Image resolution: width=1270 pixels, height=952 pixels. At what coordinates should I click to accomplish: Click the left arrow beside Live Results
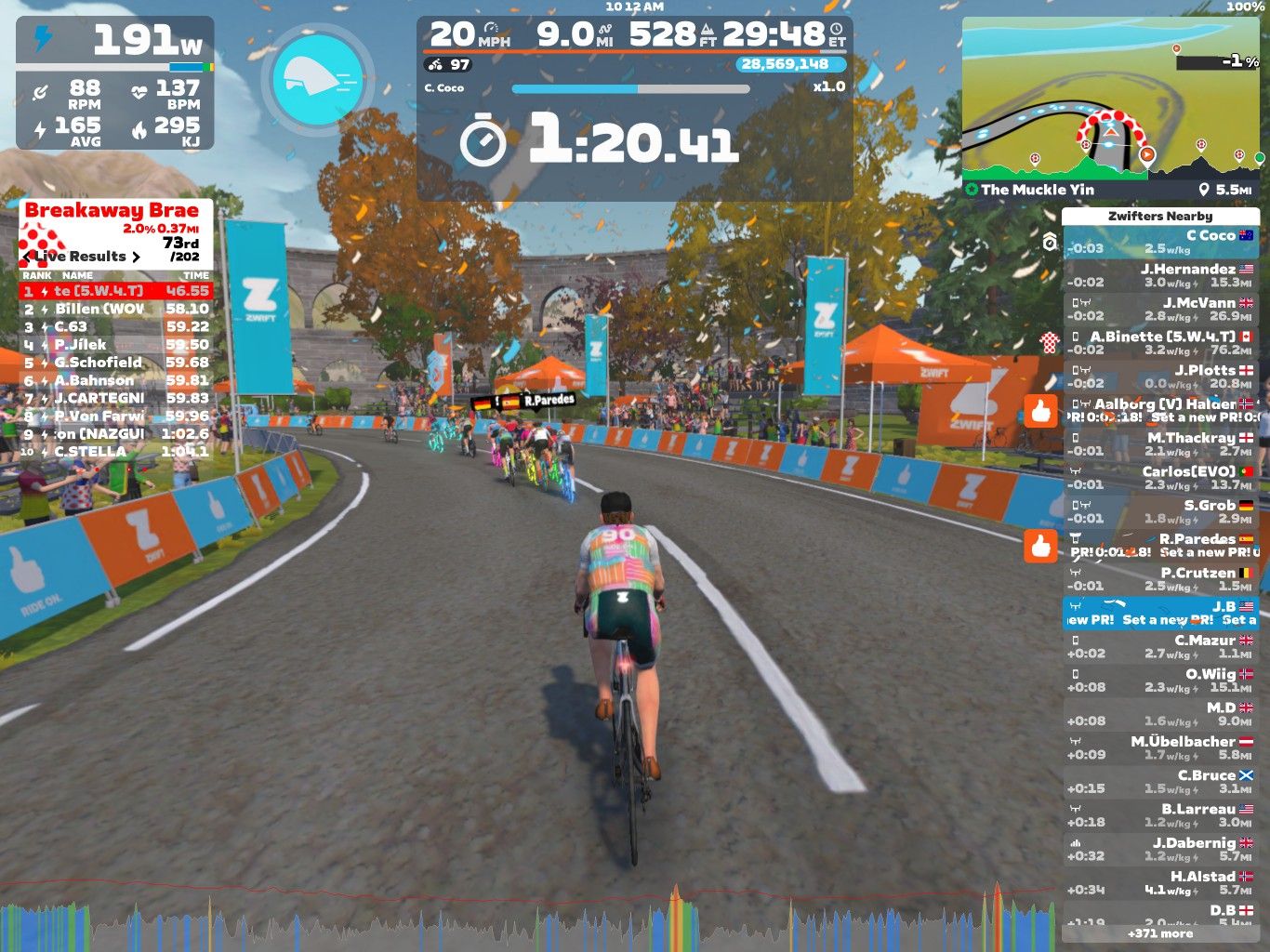click(x=26, y=257)
